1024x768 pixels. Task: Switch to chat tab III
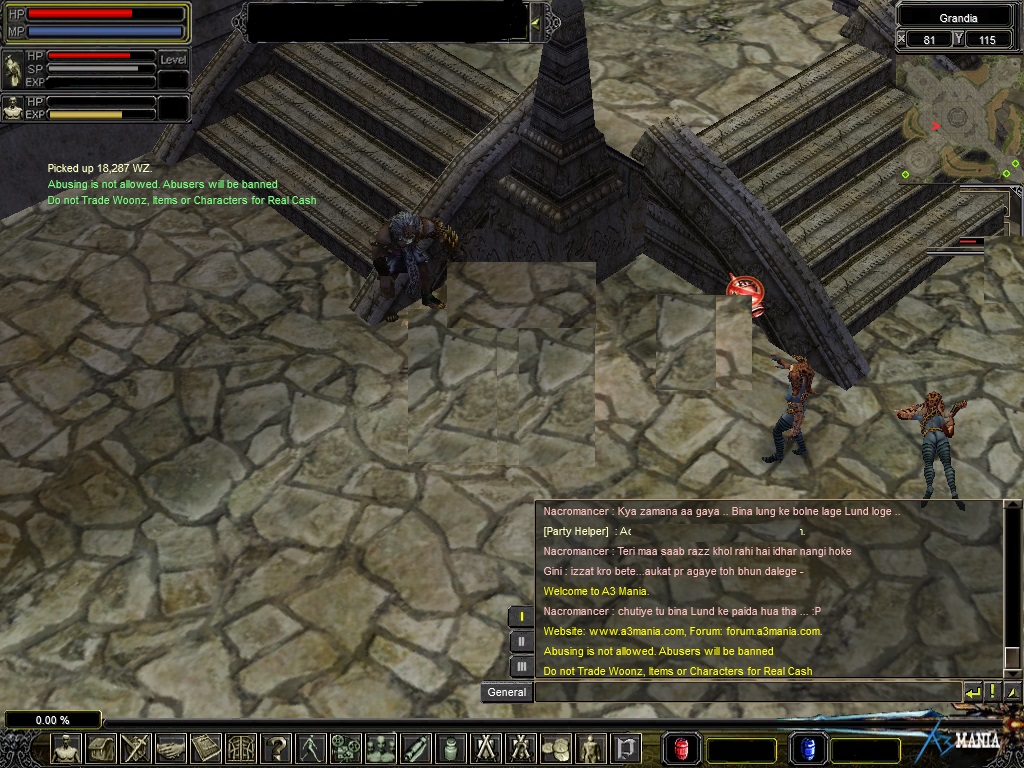(521, 666)
